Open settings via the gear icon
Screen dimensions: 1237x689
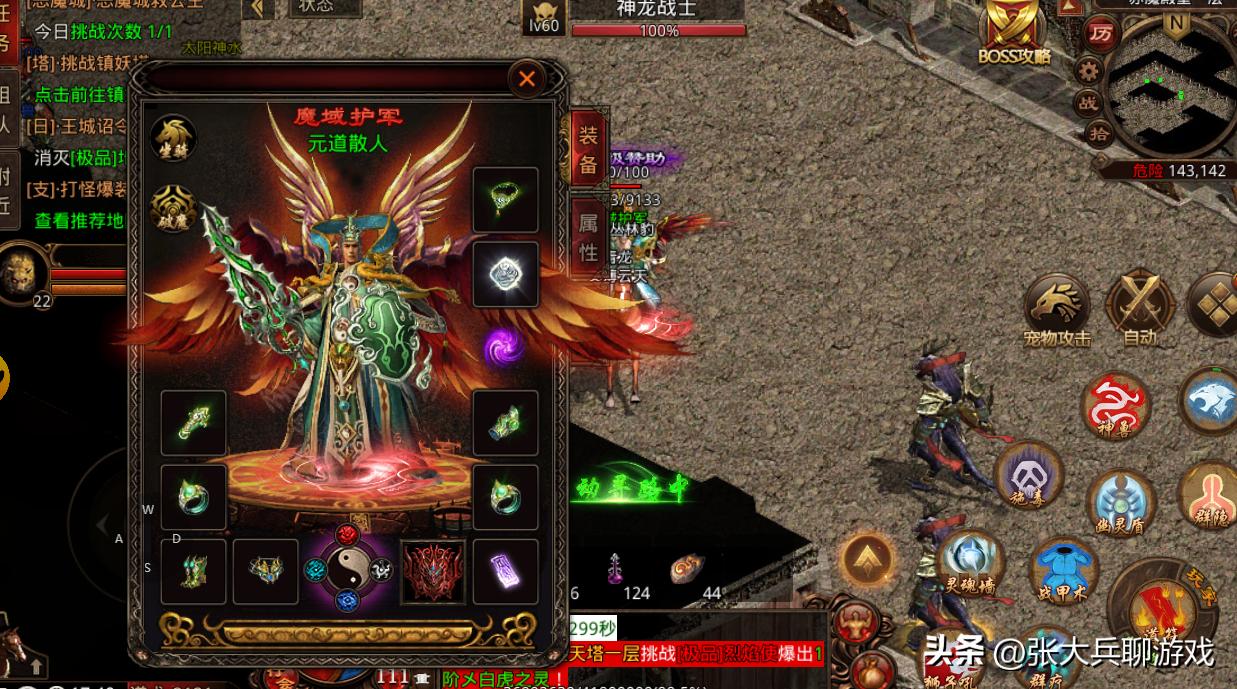[1088, 70]
